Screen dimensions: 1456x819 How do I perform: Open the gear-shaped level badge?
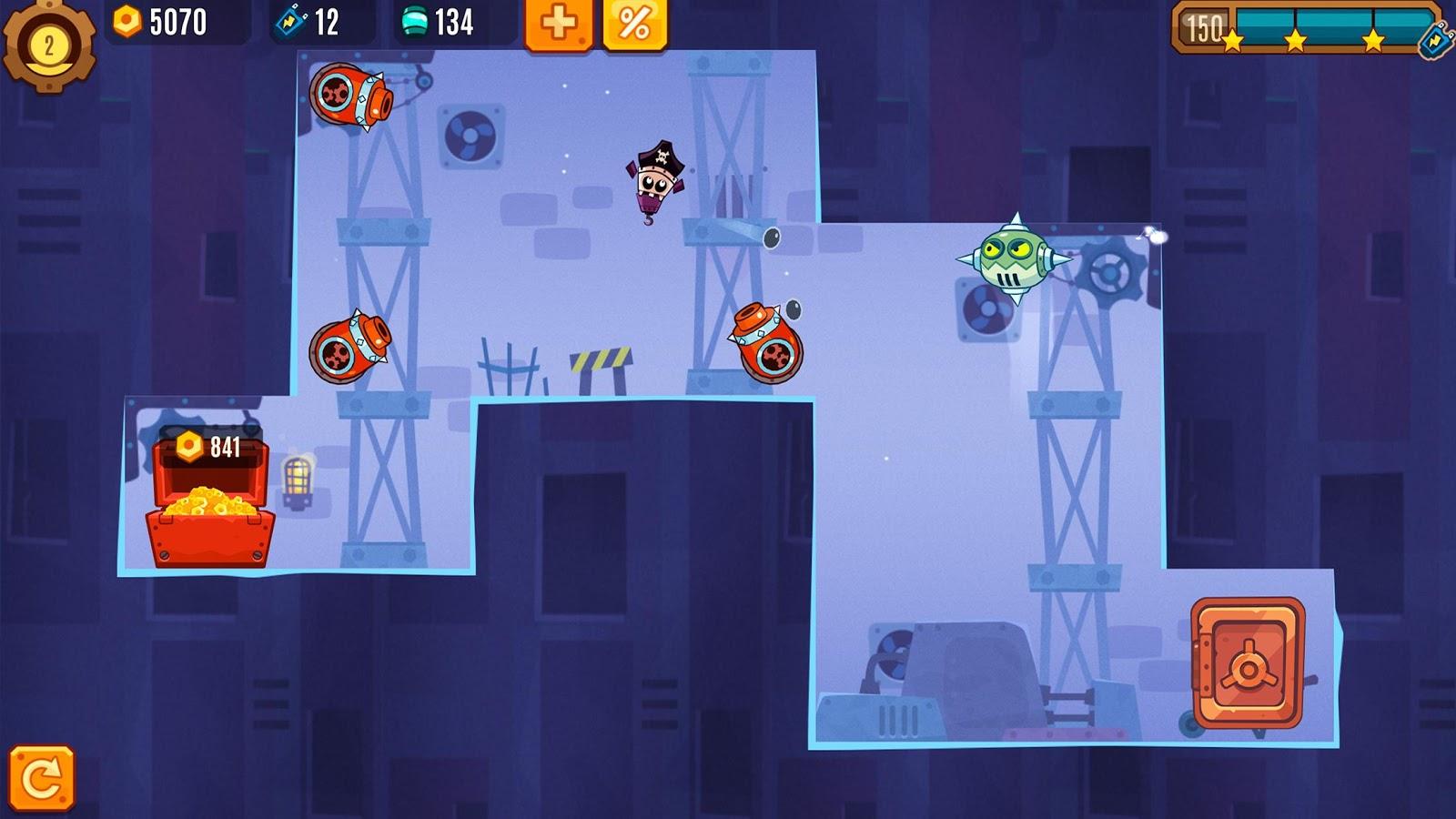48,45
